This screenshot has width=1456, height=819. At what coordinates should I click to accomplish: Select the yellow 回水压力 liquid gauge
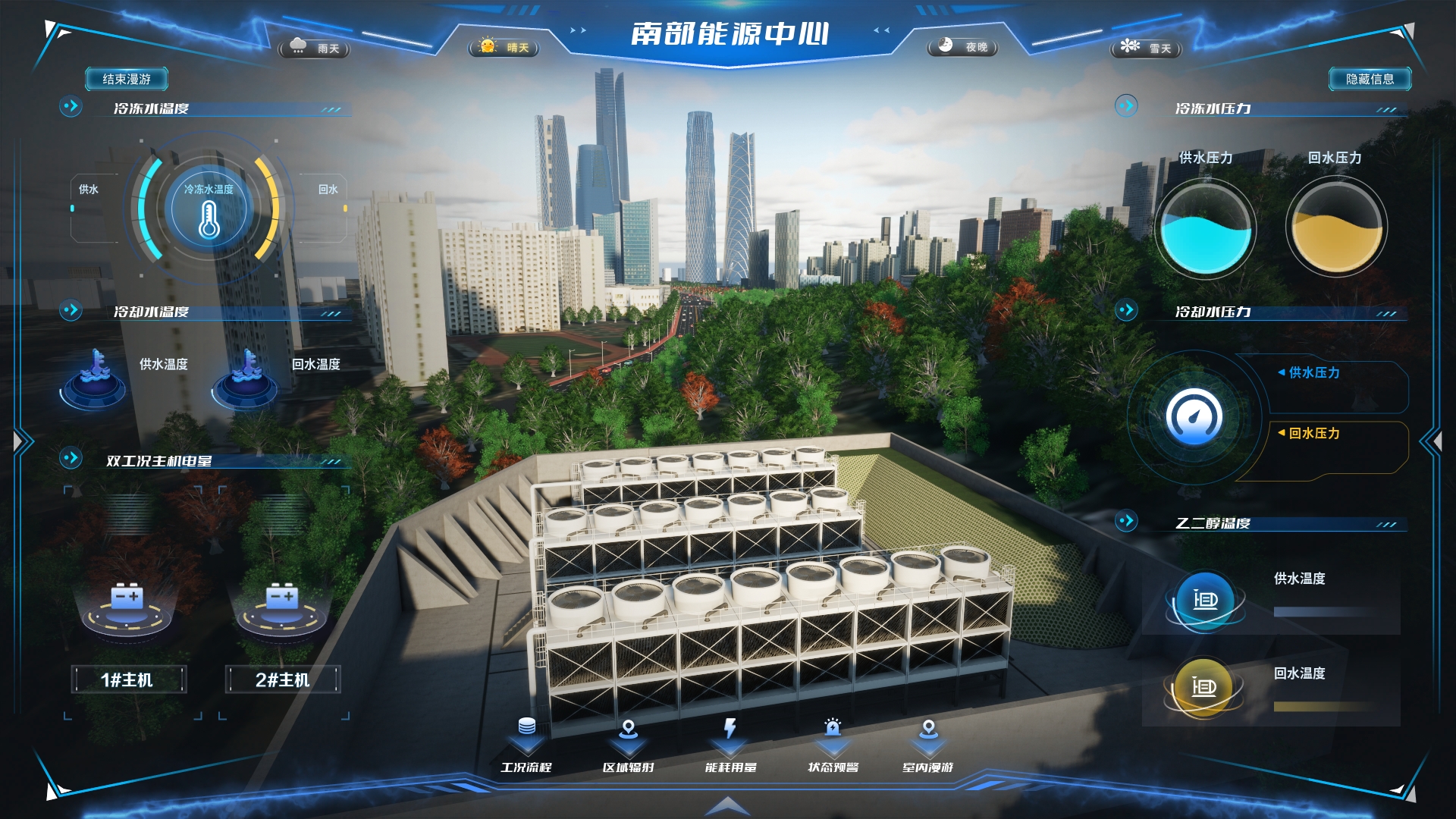pyautogui.click(x=1336, y=227)
